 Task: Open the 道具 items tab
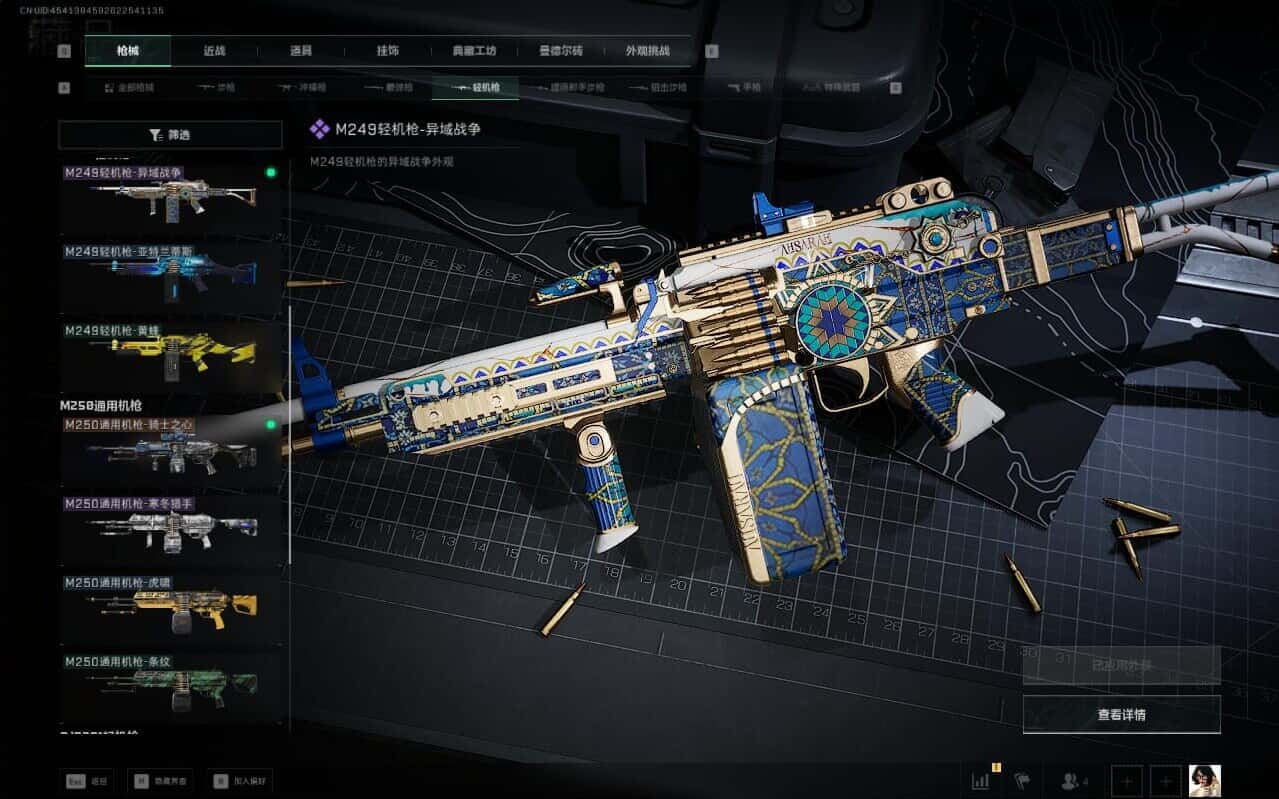coord(301,51)
